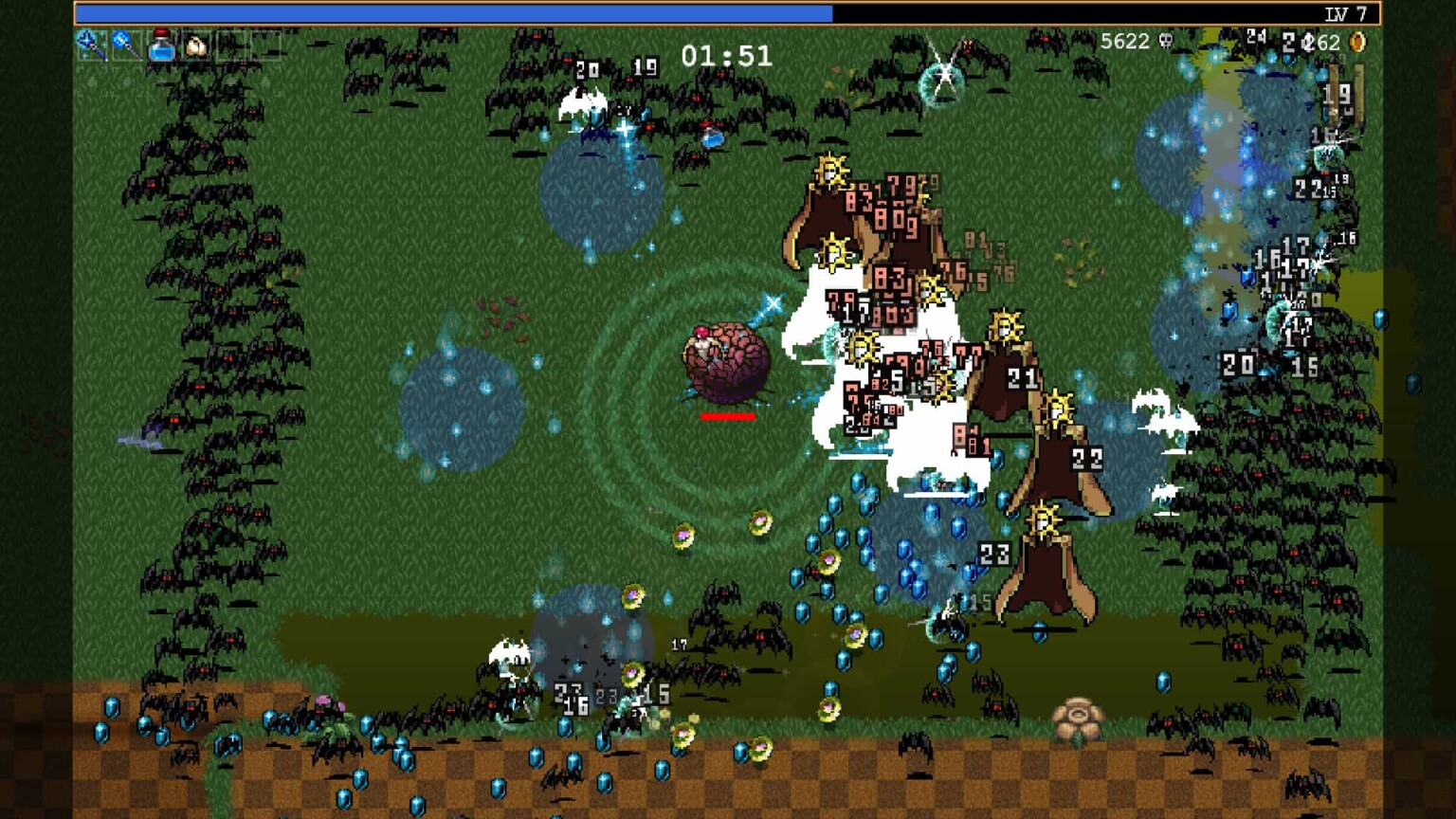Click the 24 pickup counter near top right
The width and height of the screenshot is (1456, 819).
[x=1254, y=37]
